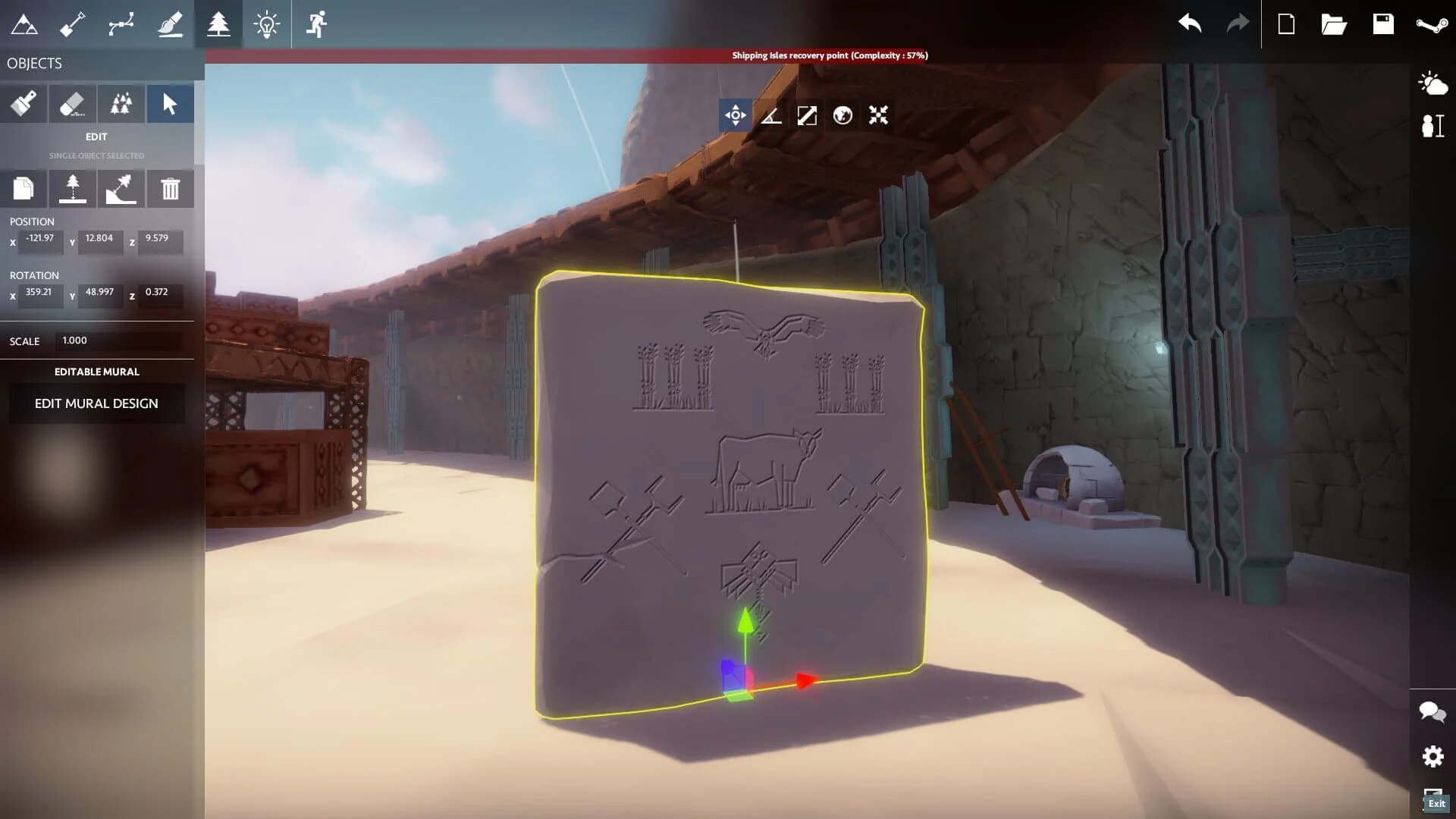Delete selected object with trash icon

point(170,189)
